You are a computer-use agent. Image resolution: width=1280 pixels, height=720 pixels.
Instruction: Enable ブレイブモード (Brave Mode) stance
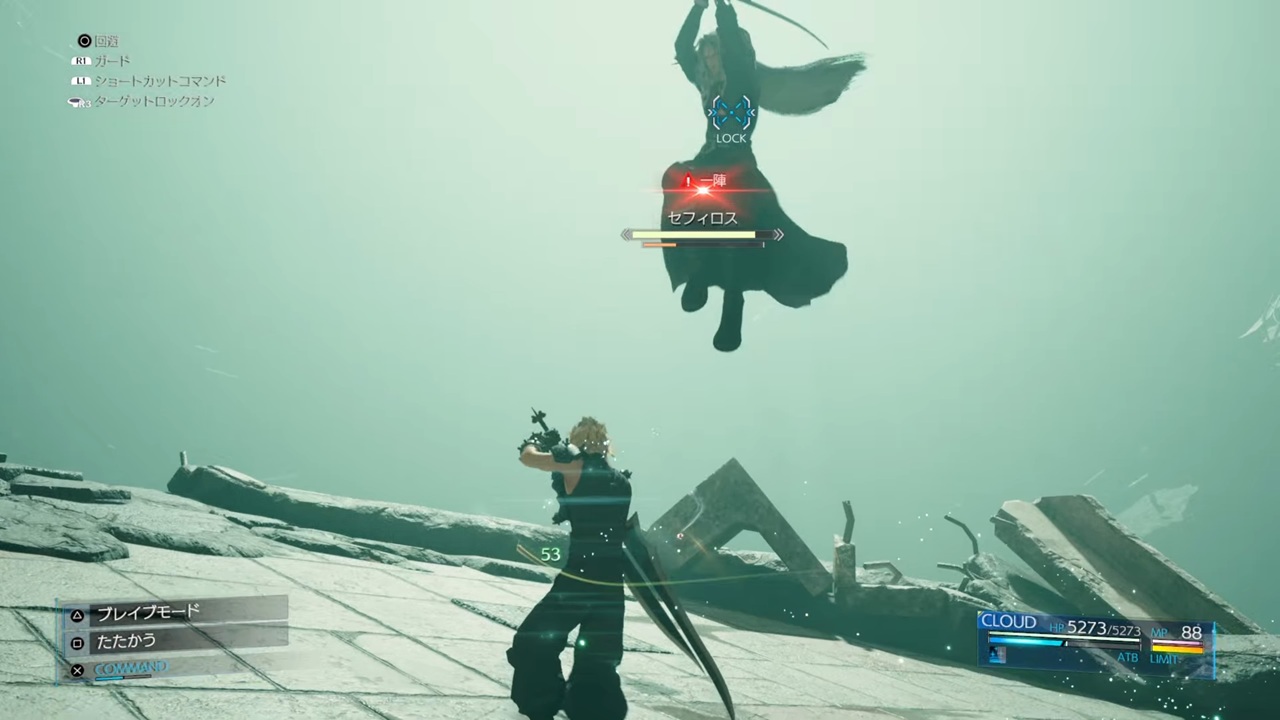[147, 613]
